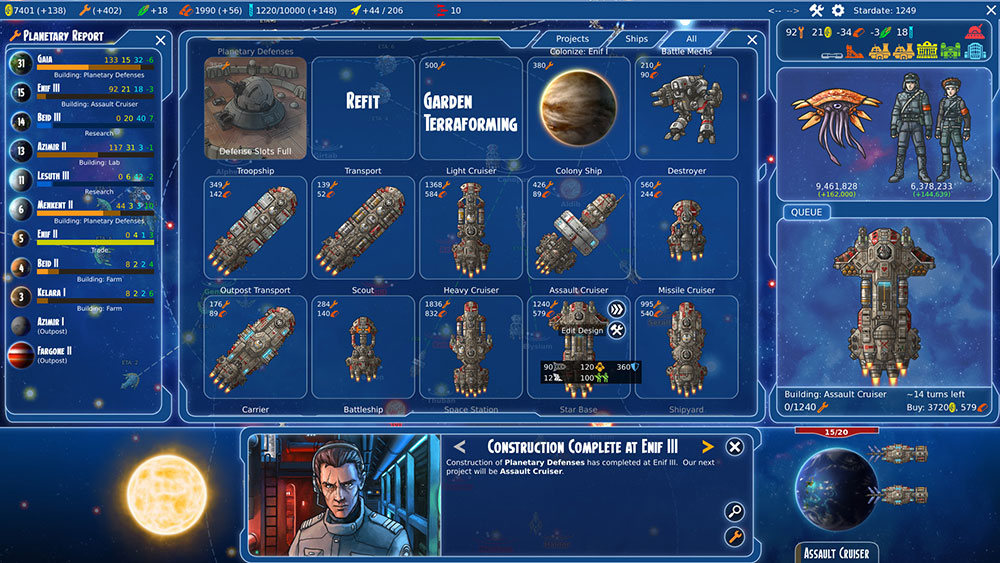Select Garden Terraforming project
Viewport: 1000px width, 563px height.
tap(470, 108)
